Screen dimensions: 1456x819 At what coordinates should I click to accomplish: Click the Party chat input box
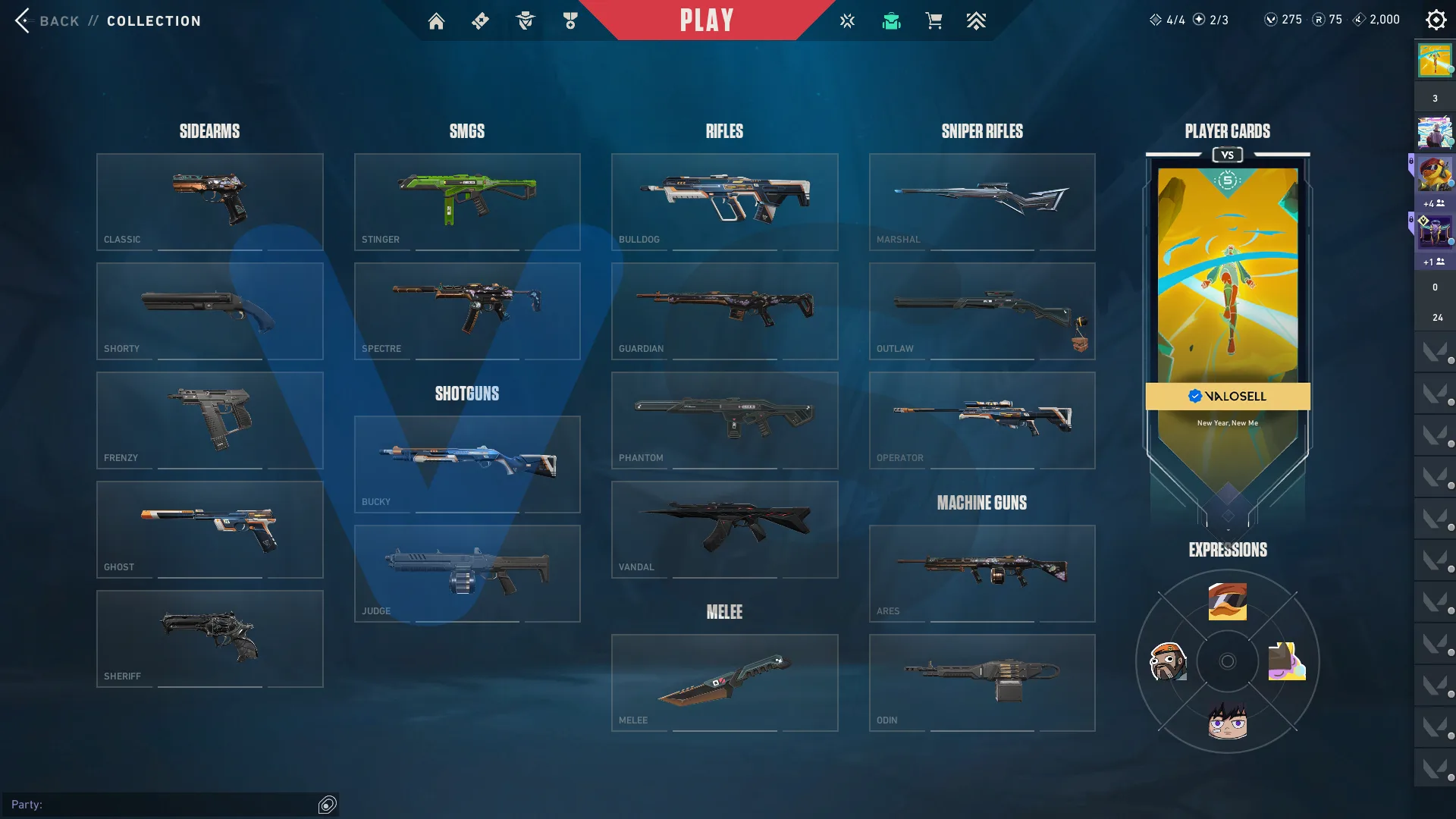tap(163, 805)
